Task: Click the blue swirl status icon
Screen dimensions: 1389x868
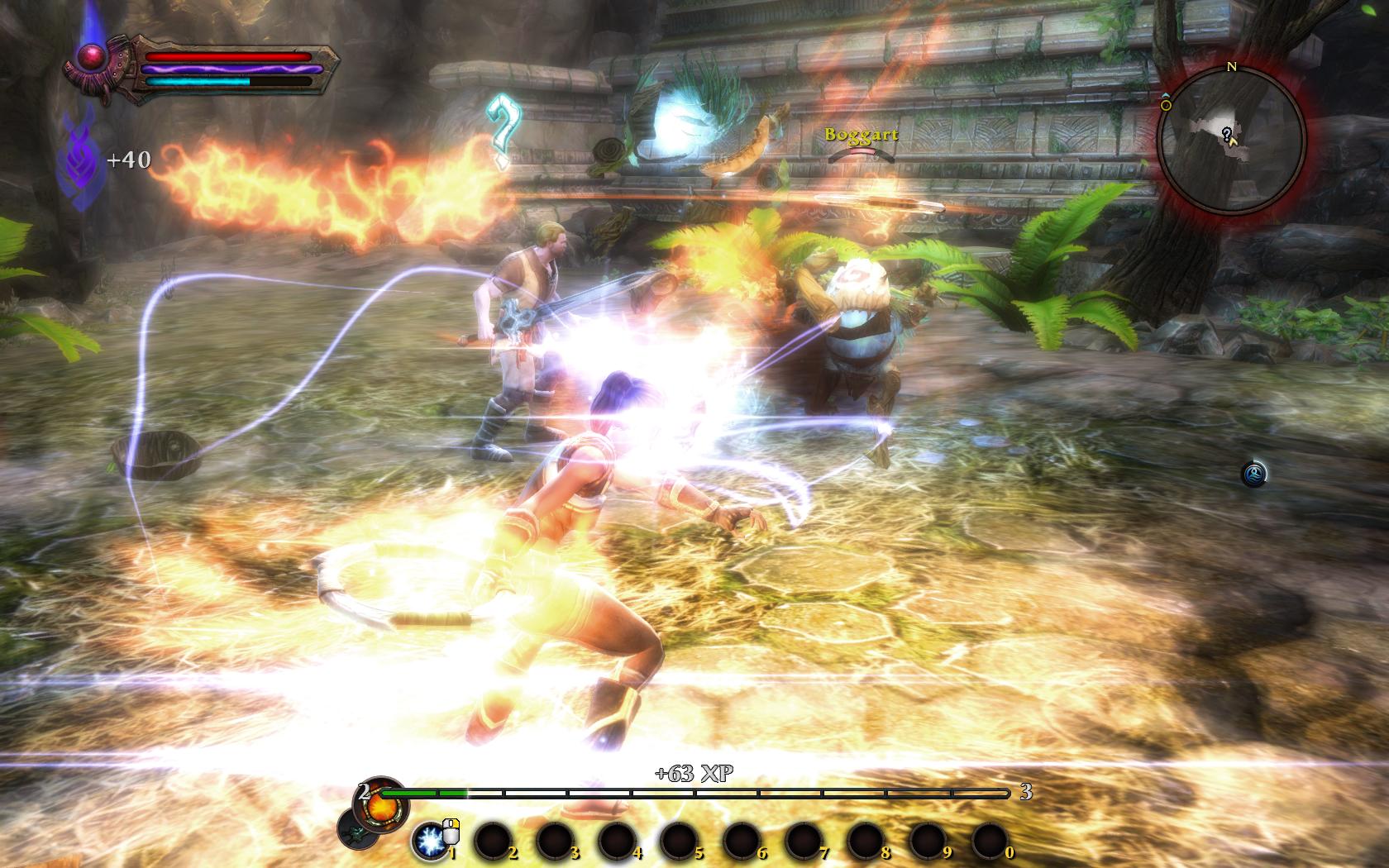Action: tap(1253, 474)
